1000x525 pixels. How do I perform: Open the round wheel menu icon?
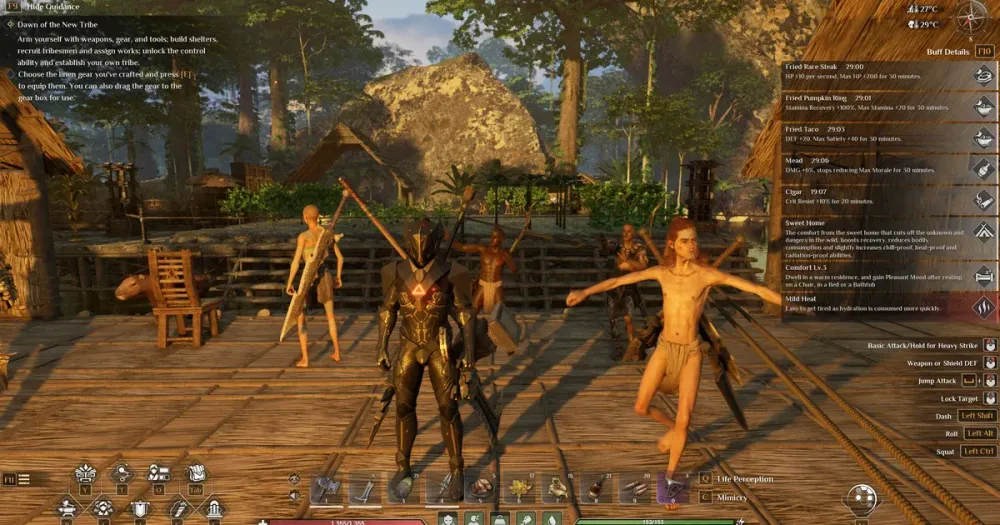coord(861,497)
